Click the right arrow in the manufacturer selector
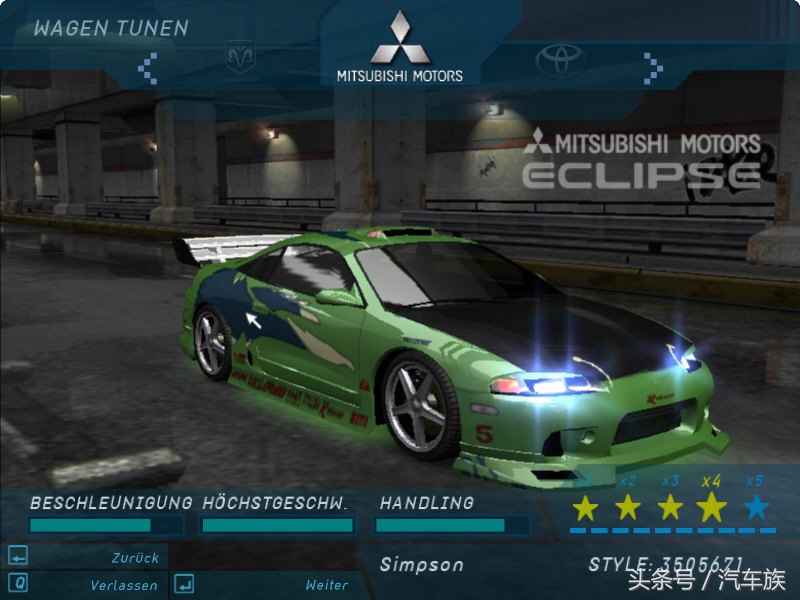The height and width of the screenshot is (600, 800). (x=653, y=67)
